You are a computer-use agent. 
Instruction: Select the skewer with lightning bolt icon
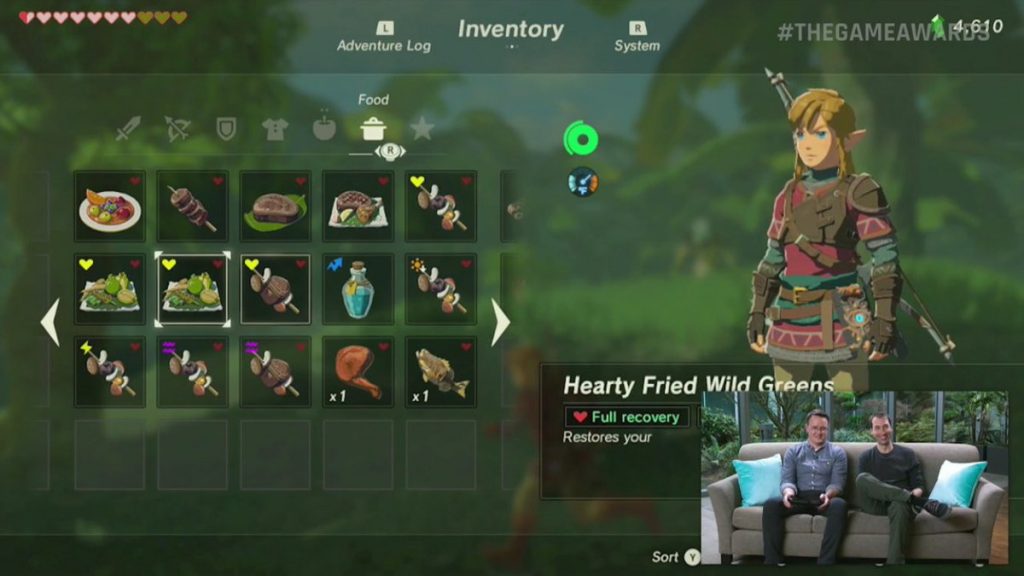click(110, 372)
